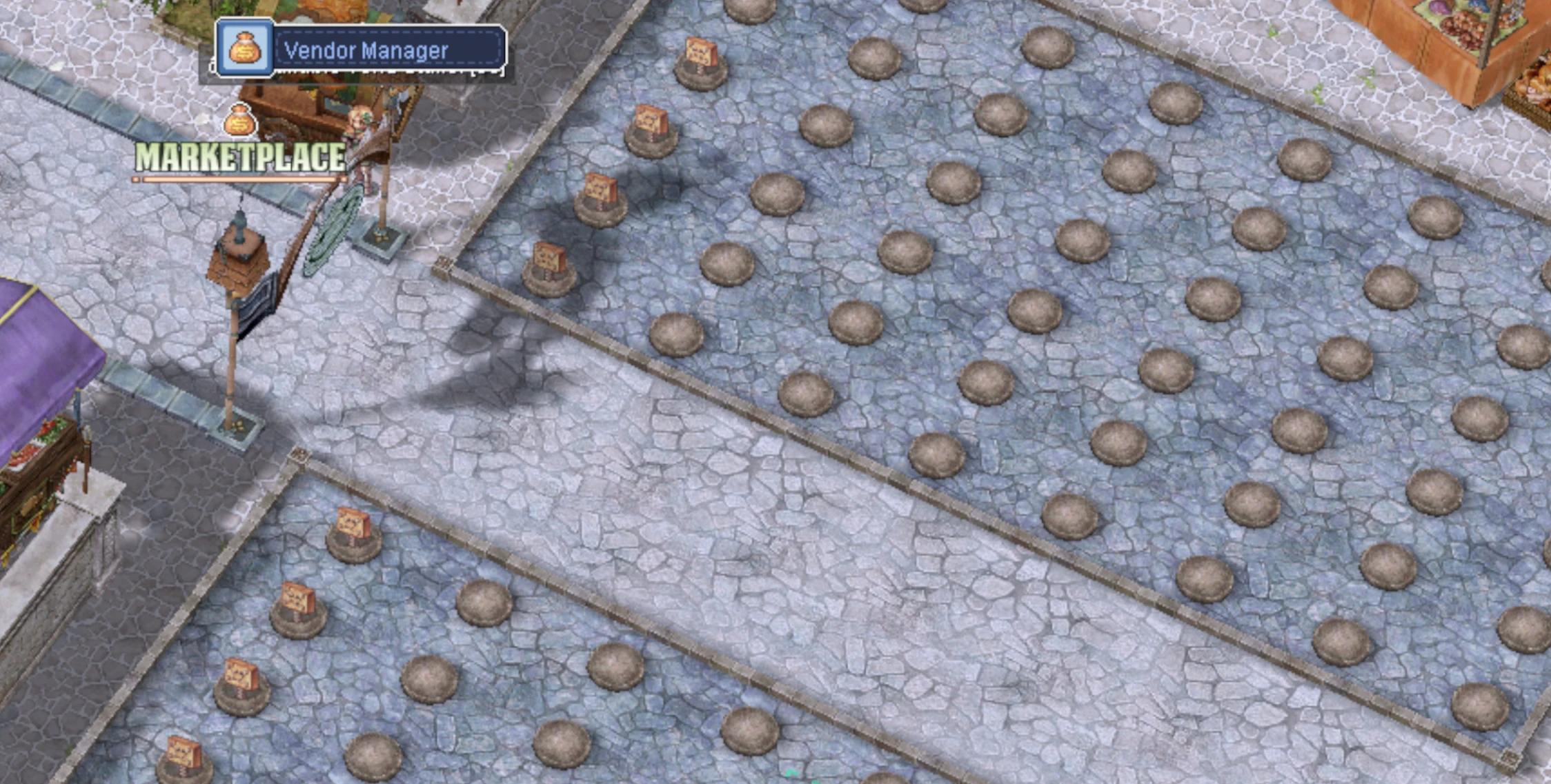The height and width of the screenshot is (784, 1551).
Task: Open the Vendor Manager nameplate
Action: pos(389,50)
